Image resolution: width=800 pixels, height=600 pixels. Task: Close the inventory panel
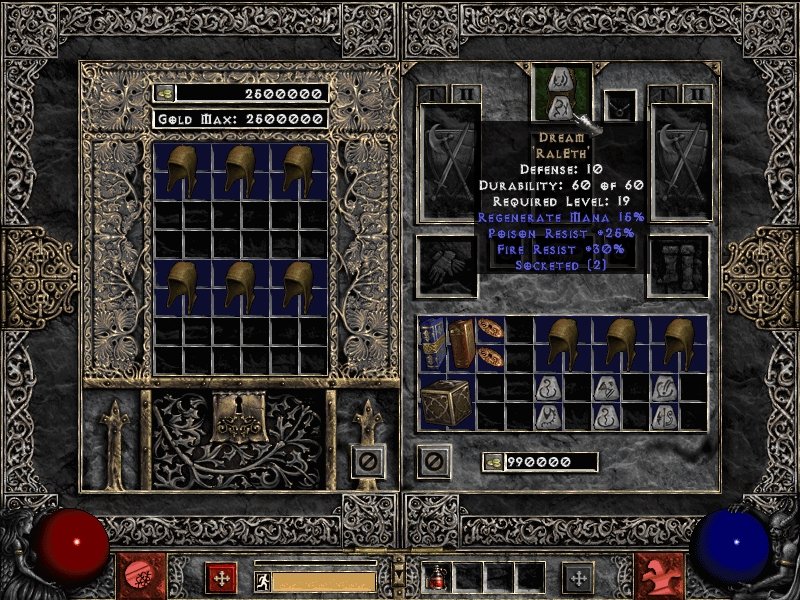434,461
